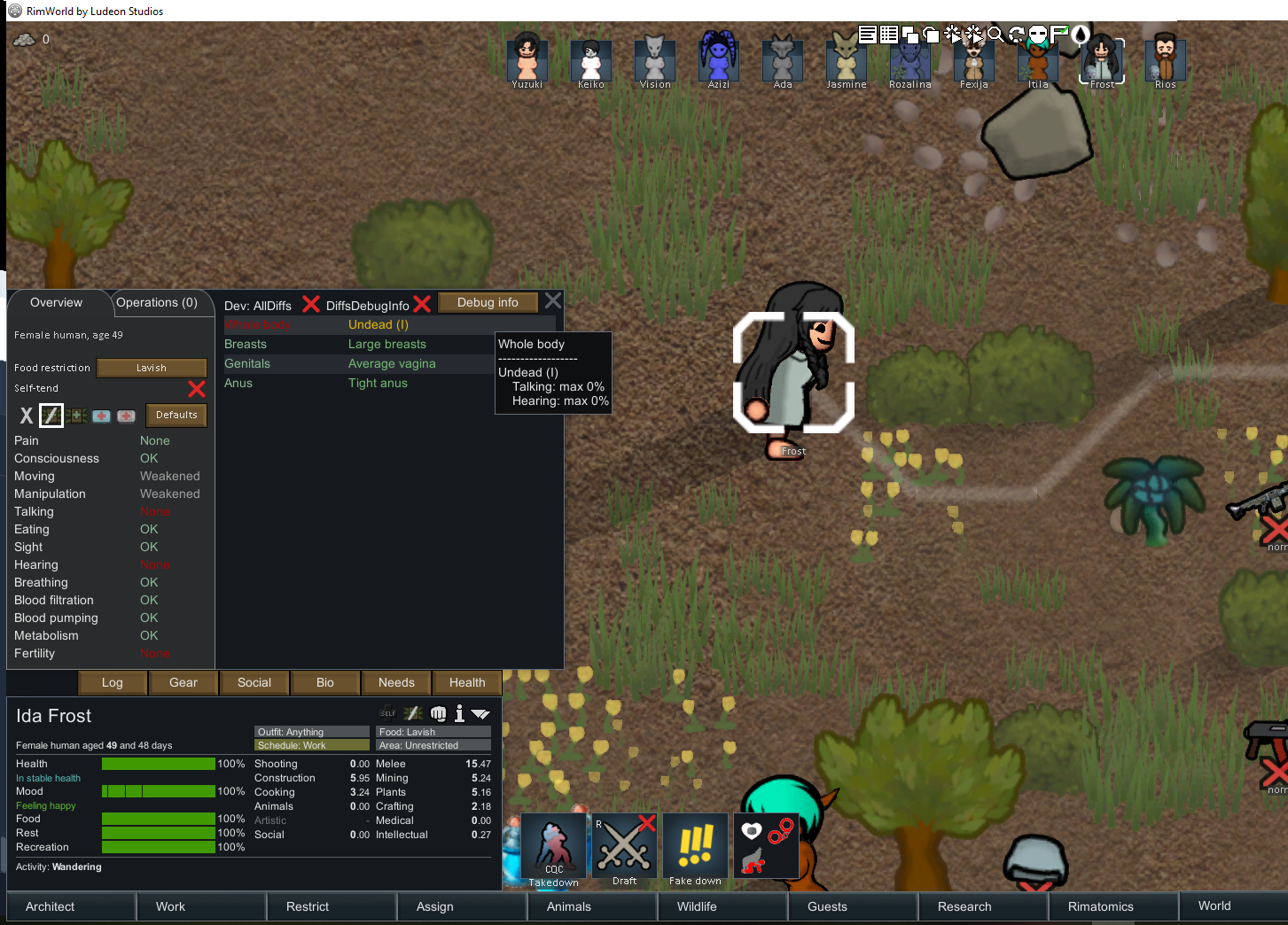This screenshot has width=1288, height=925.
Task: Open the Research menu on the bottom bar
Action: click(x=982, y=906)
